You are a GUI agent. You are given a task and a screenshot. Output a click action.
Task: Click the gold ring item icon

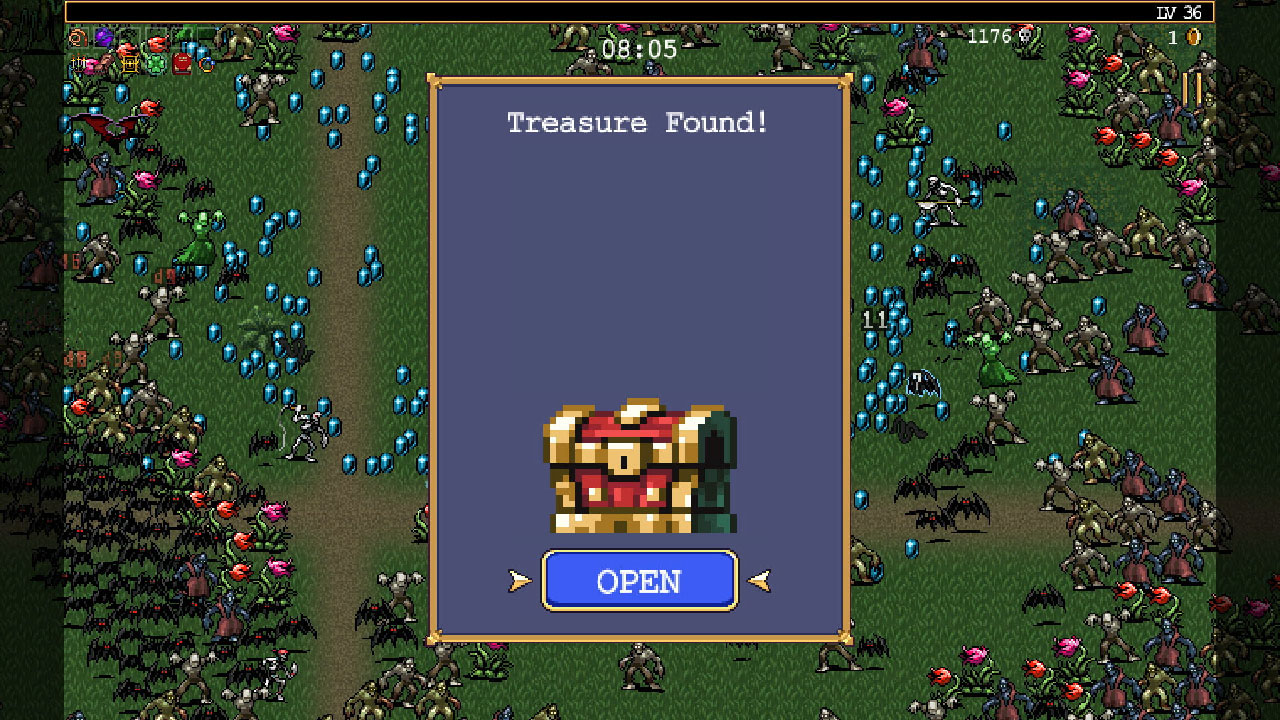[x=206, y=64]
